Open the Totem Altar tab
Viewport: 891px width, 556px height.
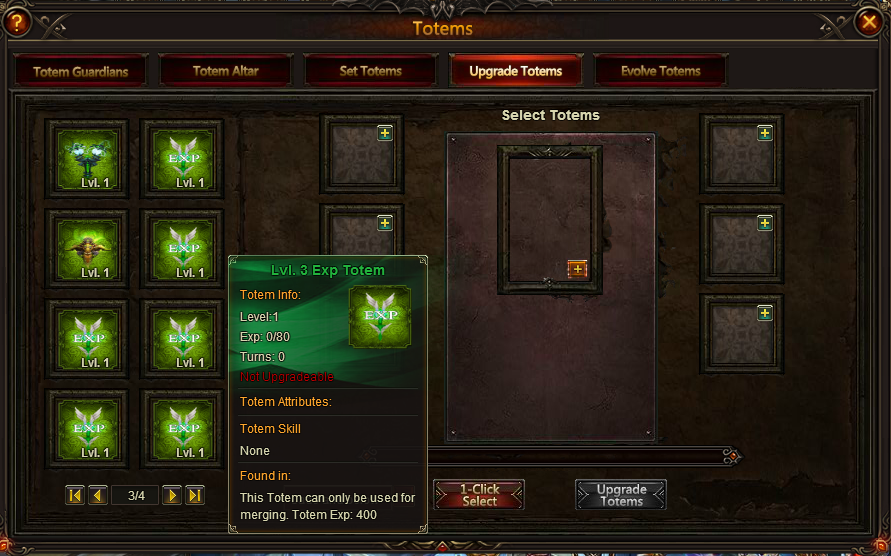coord(225,71)
